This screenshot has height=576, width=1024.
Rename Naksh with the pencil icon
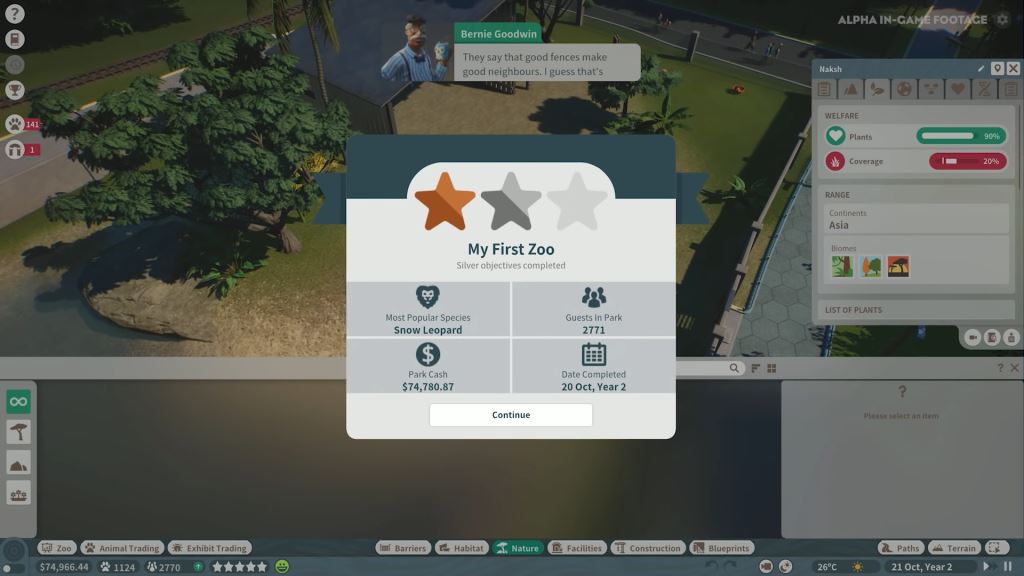coord(981,68)
